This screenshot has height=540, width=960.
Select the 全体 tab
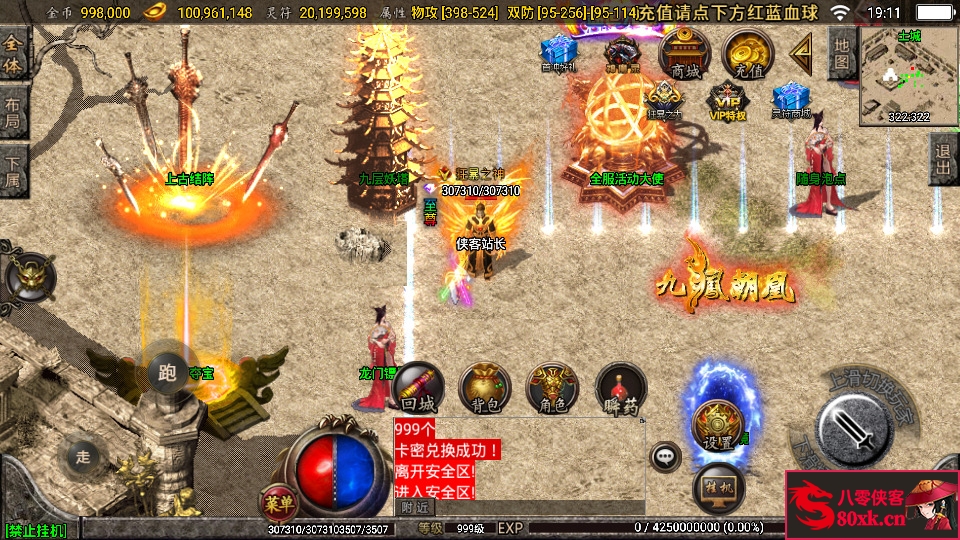14,53
